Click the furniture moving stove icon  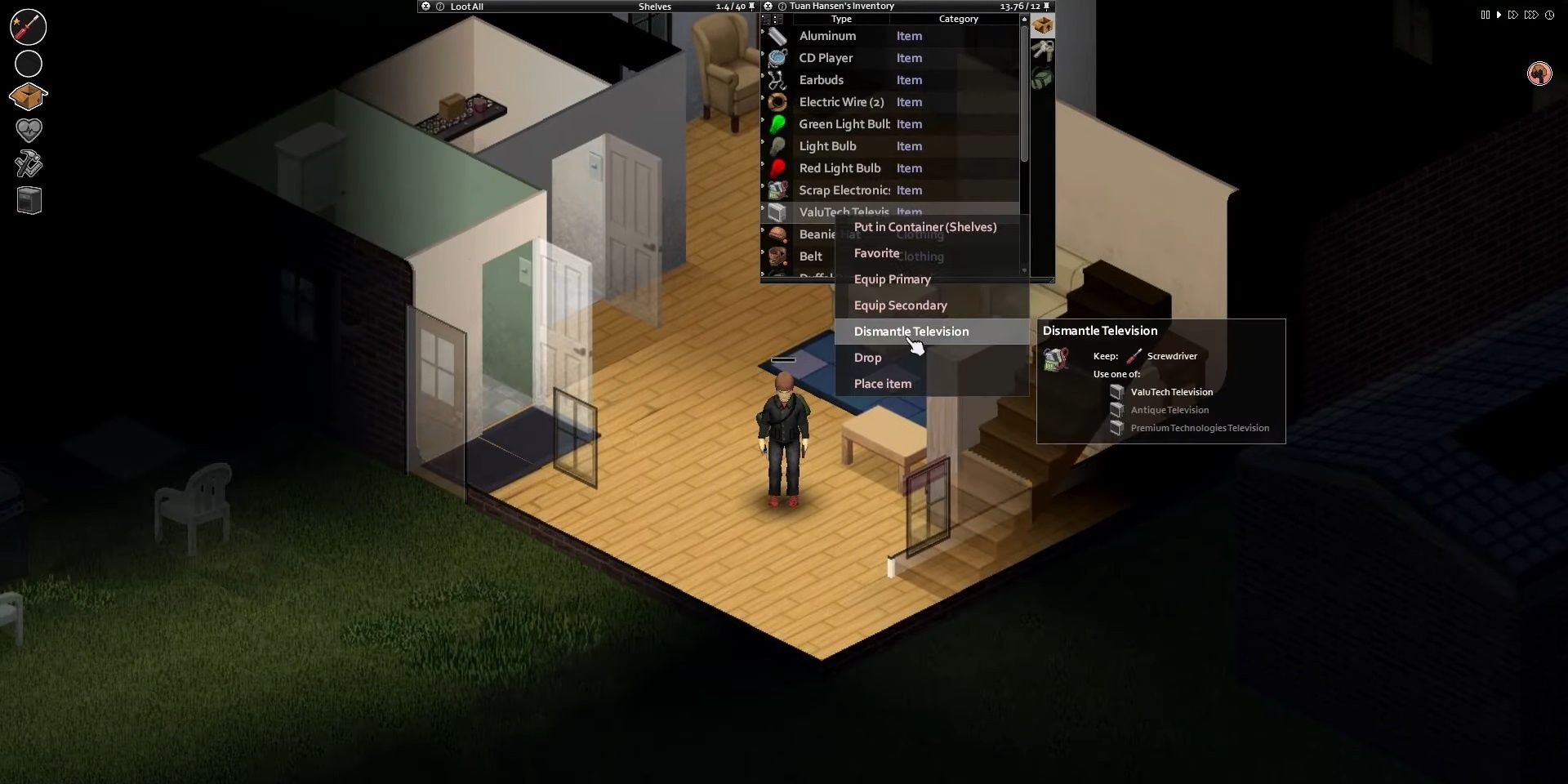[x=29, y=200]
